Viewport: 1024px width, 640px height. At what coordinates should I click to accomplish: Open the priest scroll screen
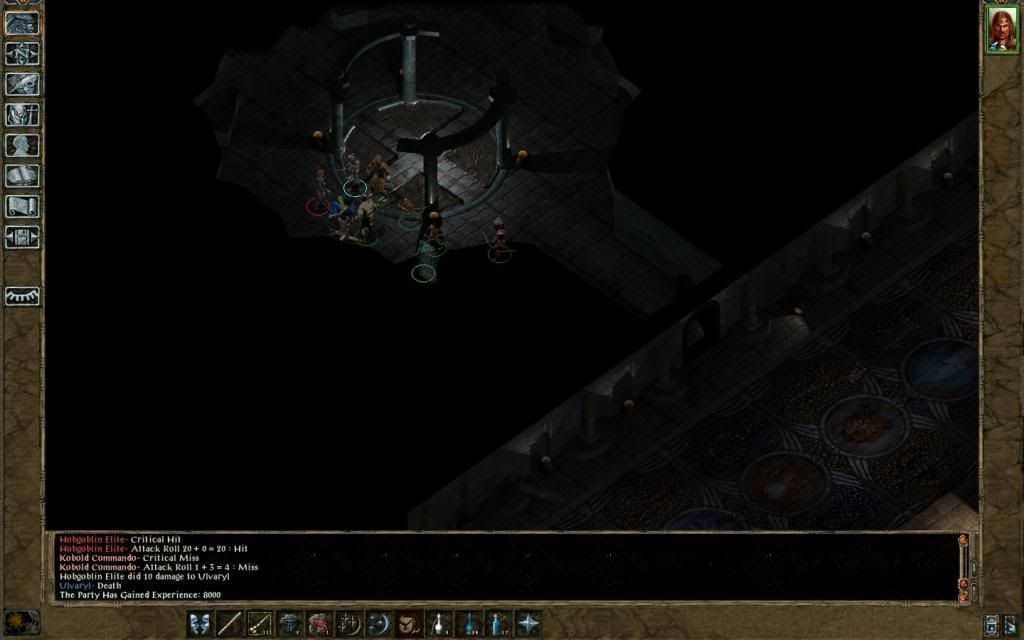click(x=22, y=206)
